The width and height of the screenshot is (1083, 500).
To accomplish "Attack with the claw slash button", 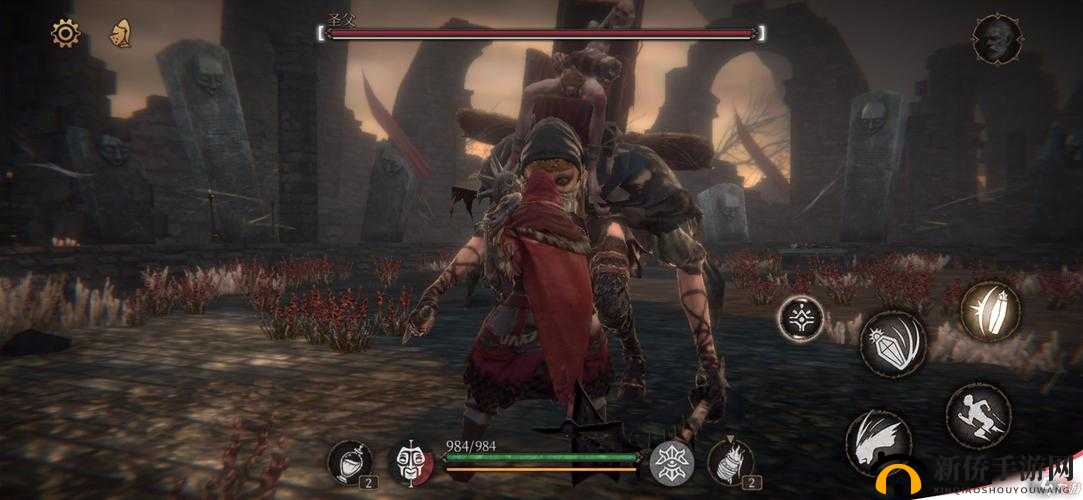I will [x=875, y=440].
